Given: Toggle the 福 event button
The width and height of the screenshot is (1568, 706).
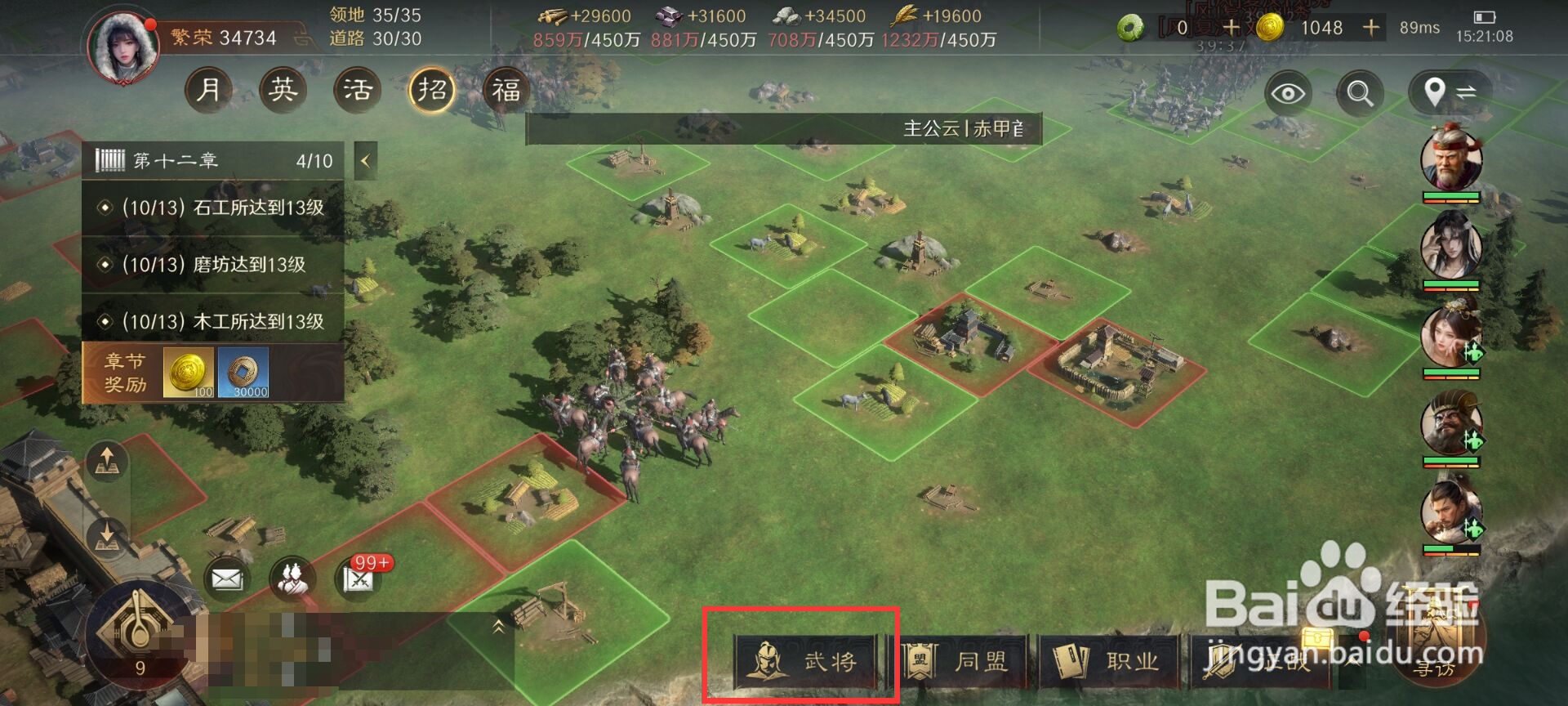Looking at the screenshot, I should coord(506,90).
